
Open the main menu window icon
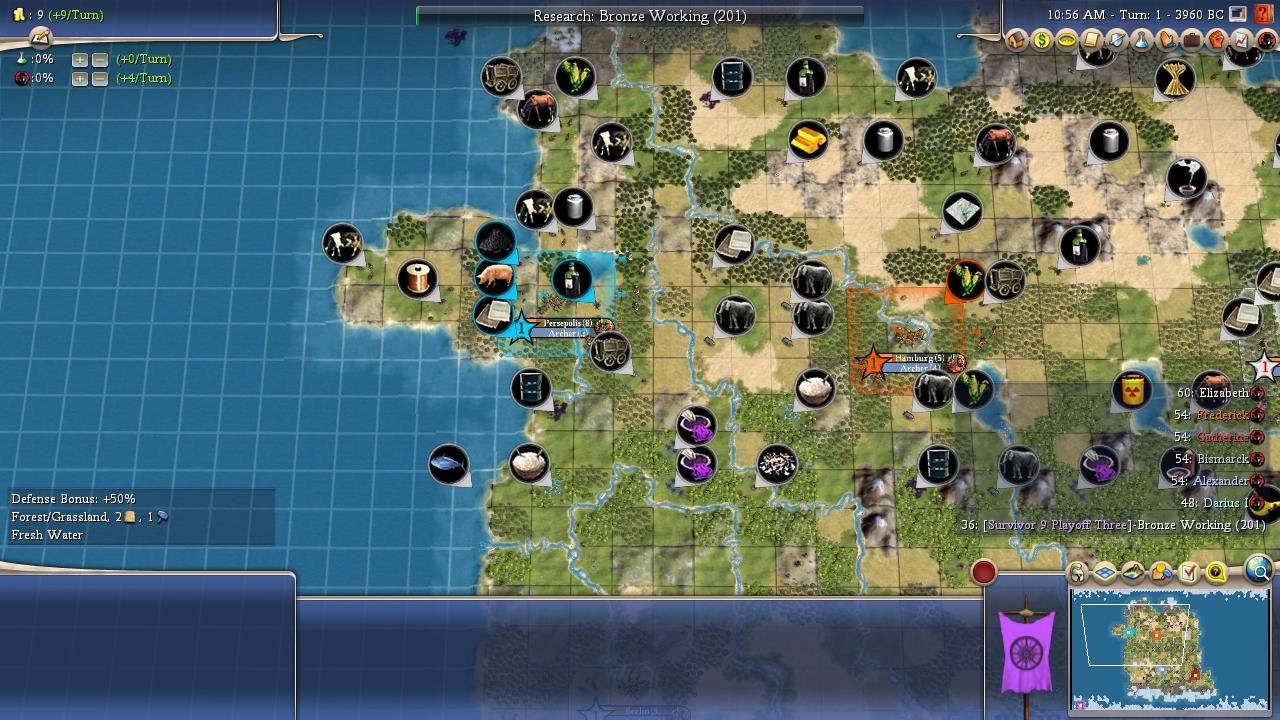(1238, 14)
